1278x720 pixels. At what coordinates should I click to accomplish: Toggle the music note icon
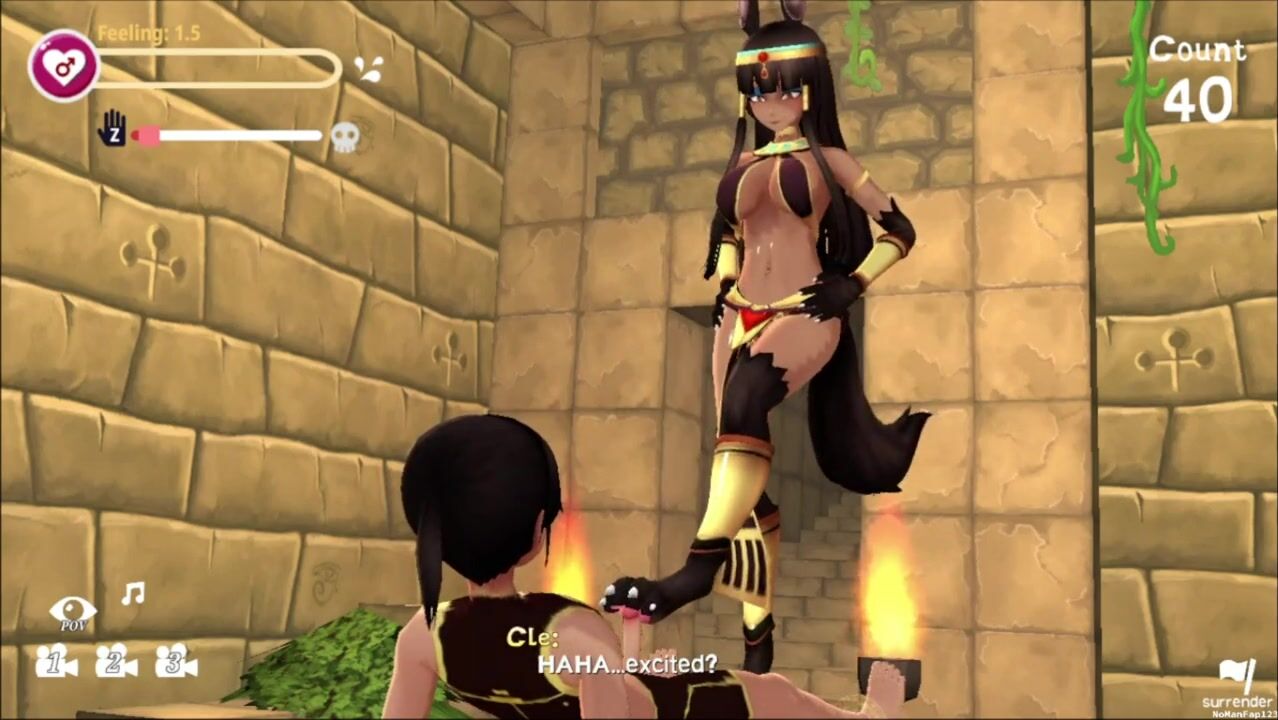(x=132, y=594)
